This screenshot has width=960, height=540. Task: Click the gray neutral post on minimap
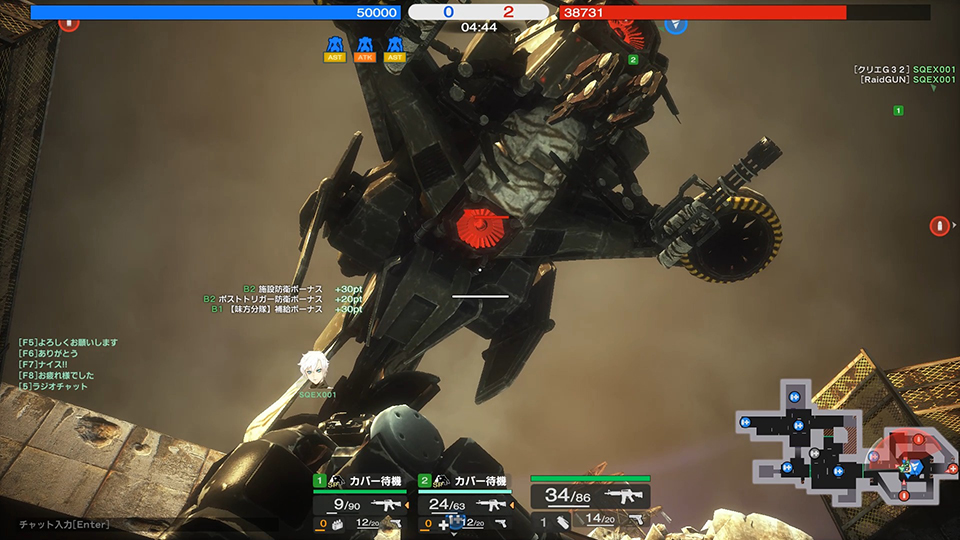tap(816, 453)
